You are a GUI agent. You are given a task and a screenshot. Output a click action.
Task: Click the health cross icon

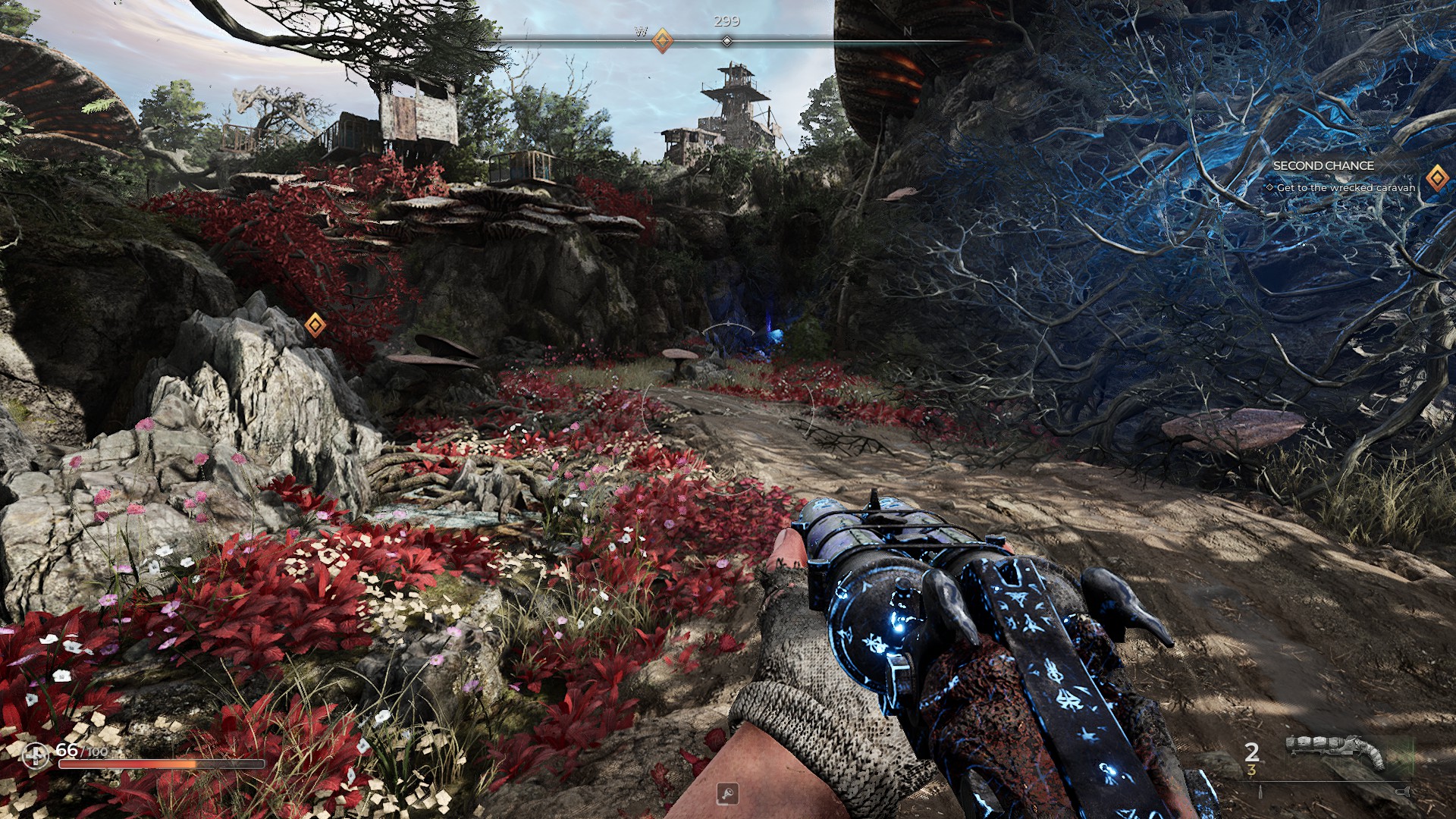35,755
